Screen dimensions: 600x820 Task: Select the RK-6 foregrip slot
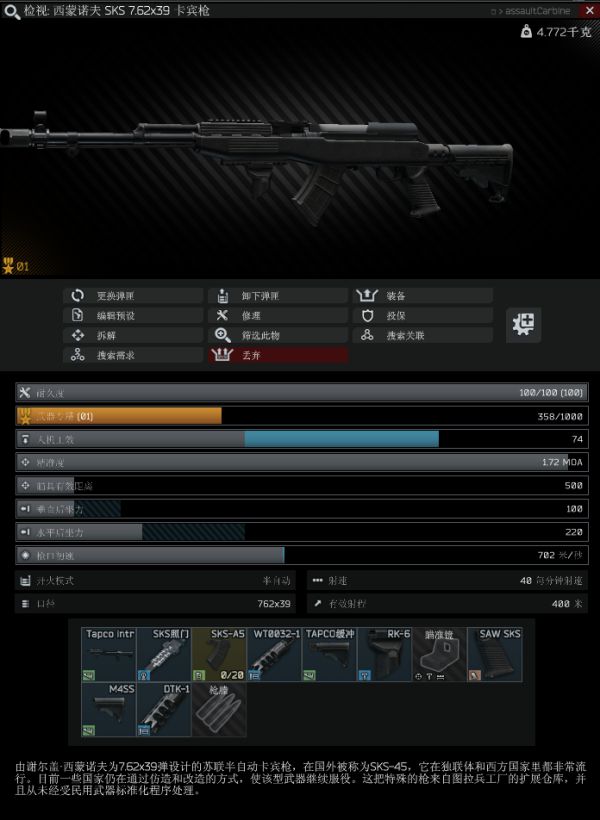click(x=384, y=655)
